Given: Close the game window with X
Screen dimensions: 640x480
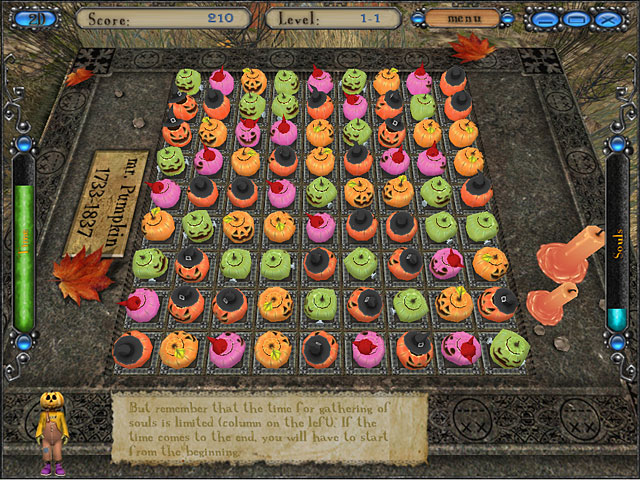Looking at the screenshot, I should (x=605, y=19).
